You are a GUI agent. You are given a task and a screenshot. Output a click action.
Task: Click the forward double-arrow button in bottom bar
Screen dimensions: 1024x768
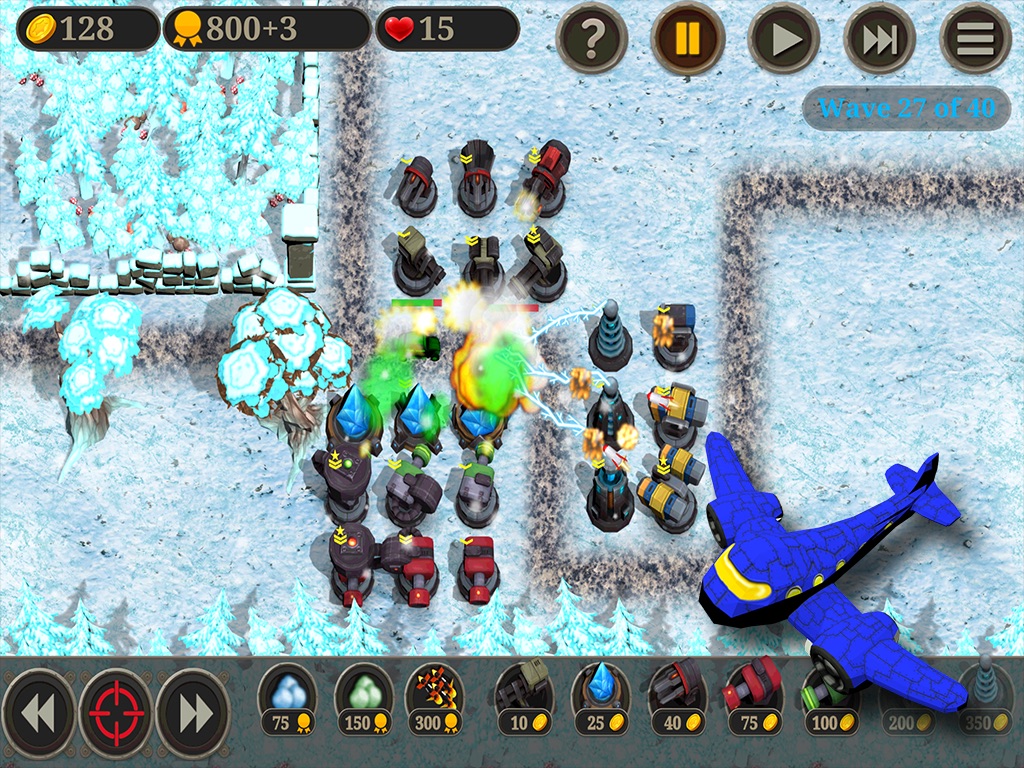[x=194, y=713]
